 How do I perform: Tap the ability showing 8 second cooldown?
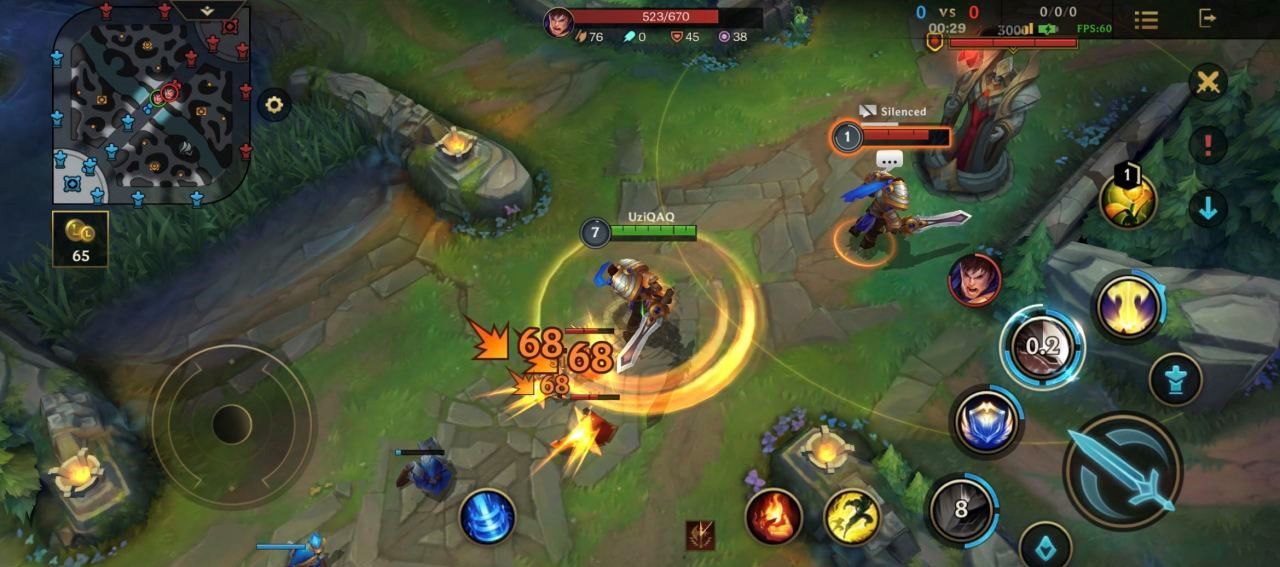pos(961,509)
